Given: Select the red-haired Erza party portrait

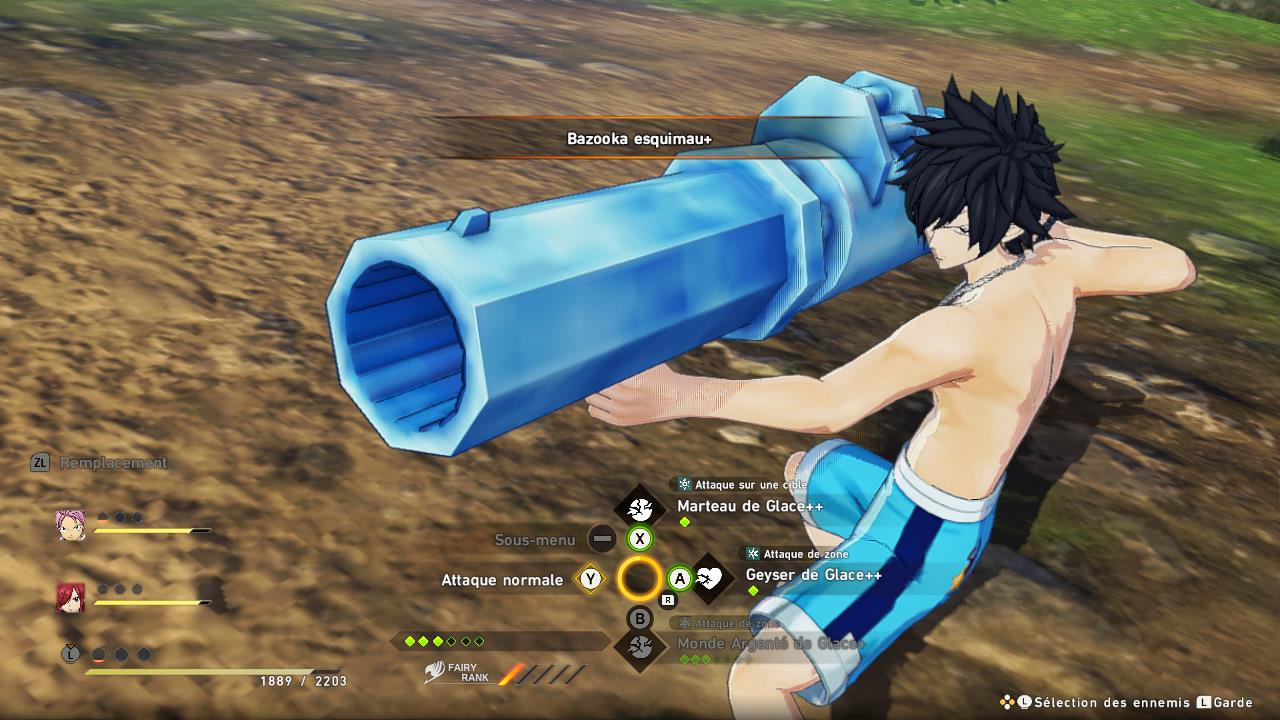Looking at the screenshot, I should click(x=70, y=596).
